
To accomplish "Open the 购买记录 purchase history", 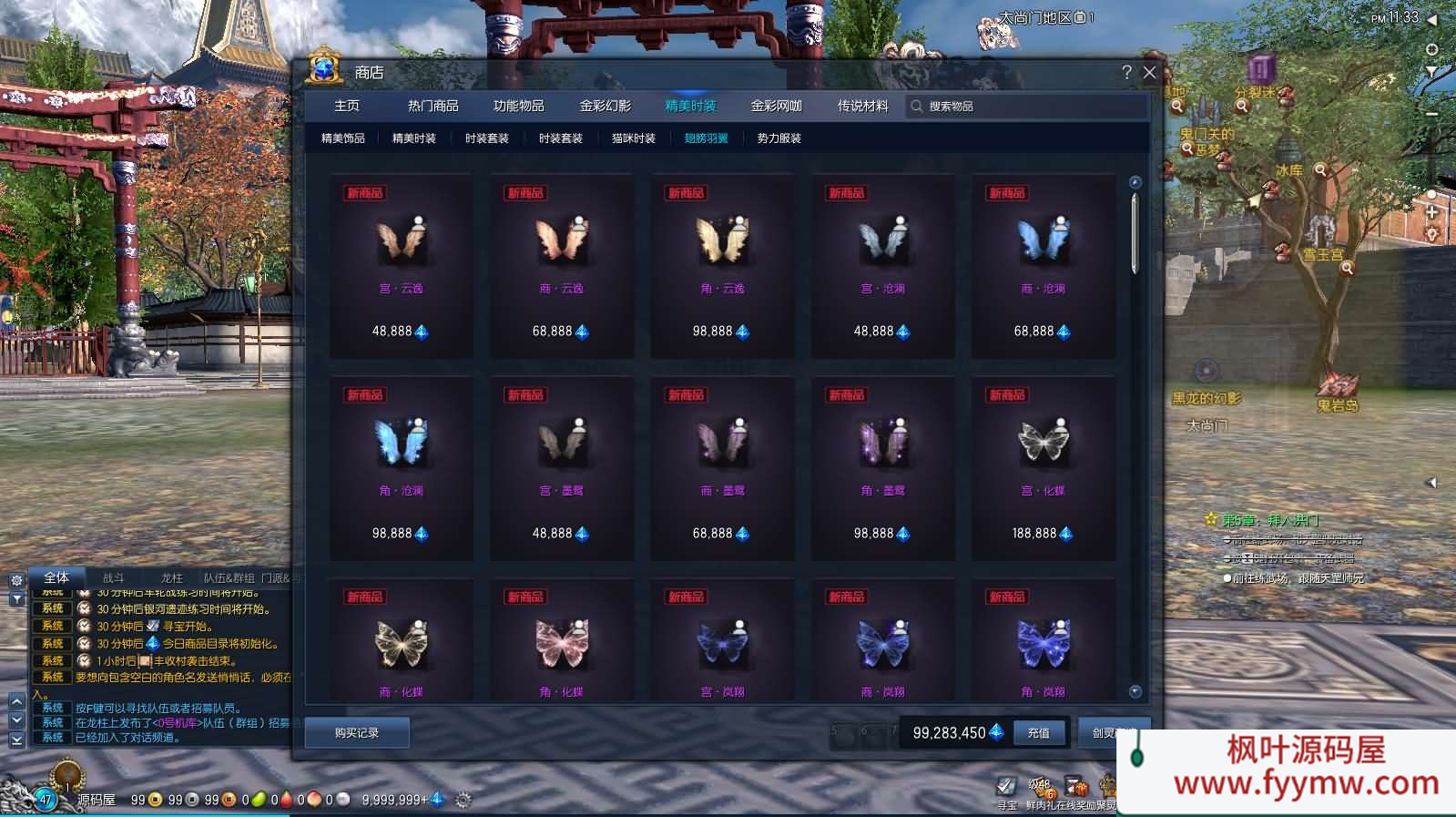I will click(357, 733).
